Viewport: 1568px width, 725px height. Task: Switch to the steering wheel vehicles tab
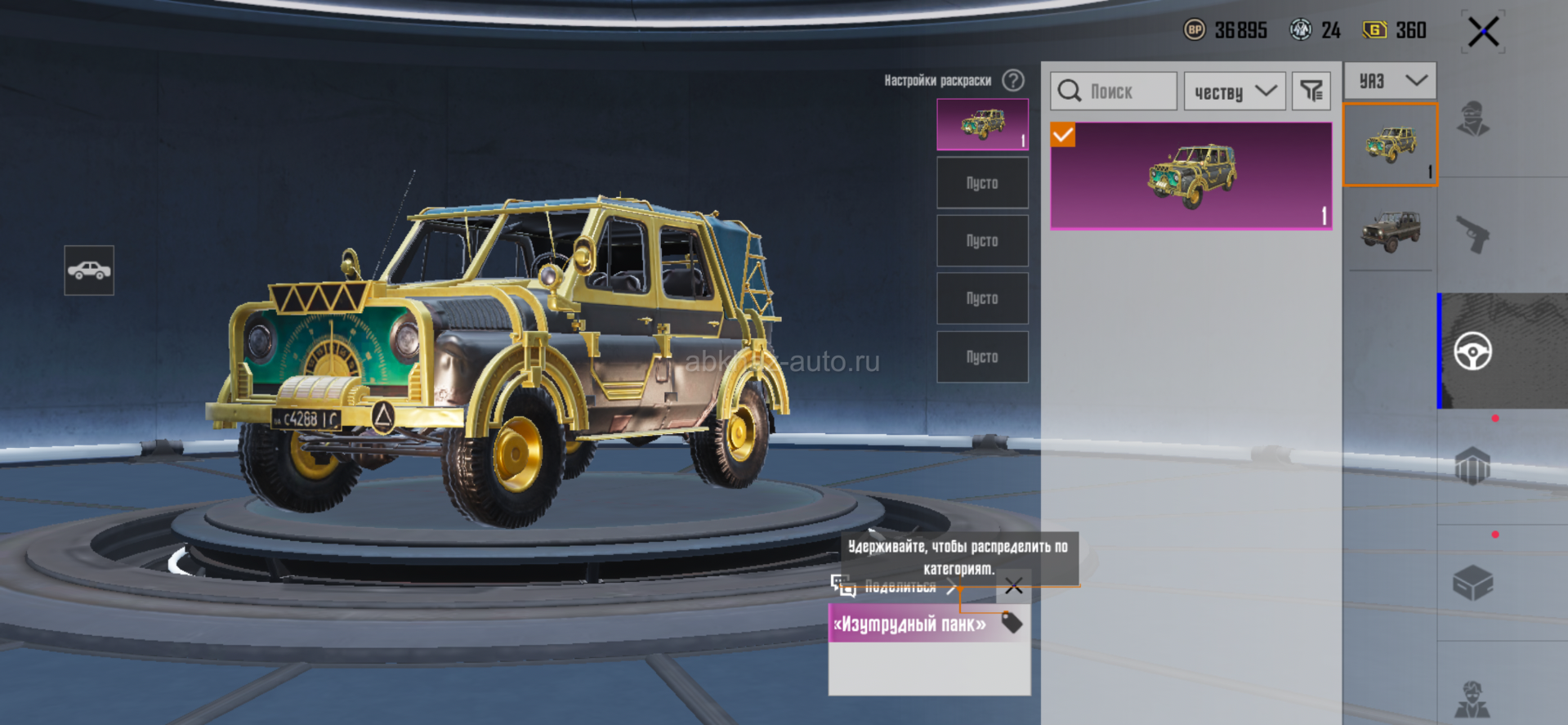click(1472, 351)
